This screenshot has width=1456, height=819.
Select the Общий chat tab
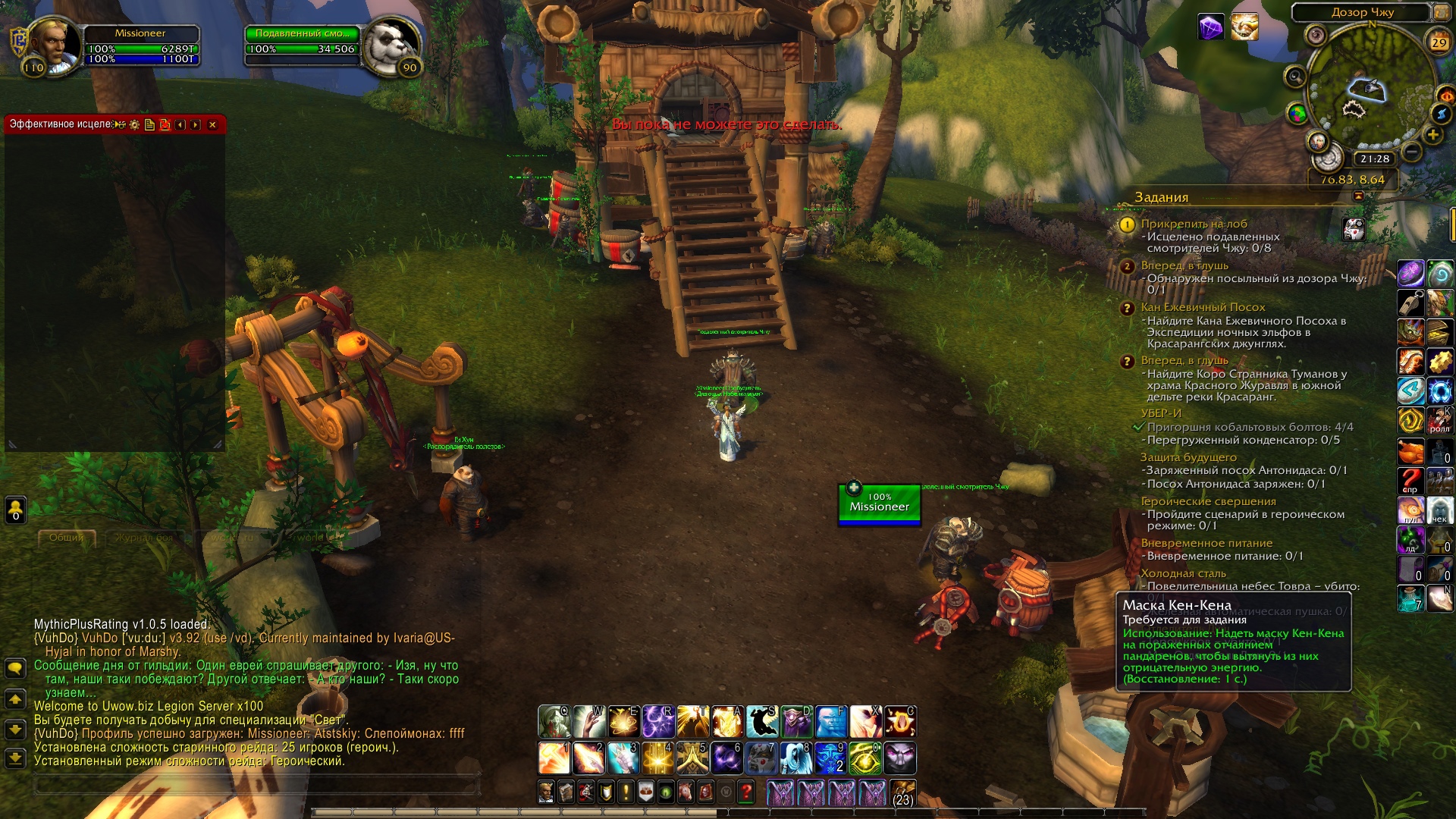click(x=67, y=538)
